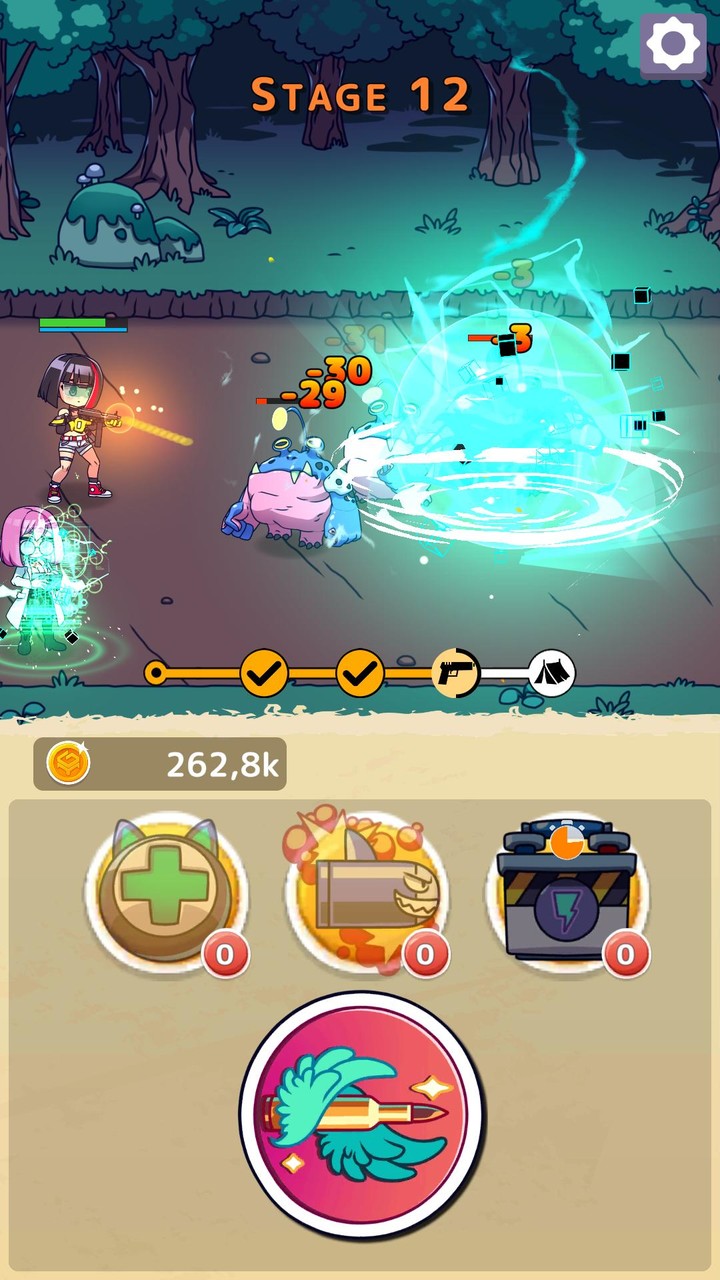The width and height of the screenshot is (720, 1280).
Task: Activate the monster bullet power-up
Action: tap(366, 892)
